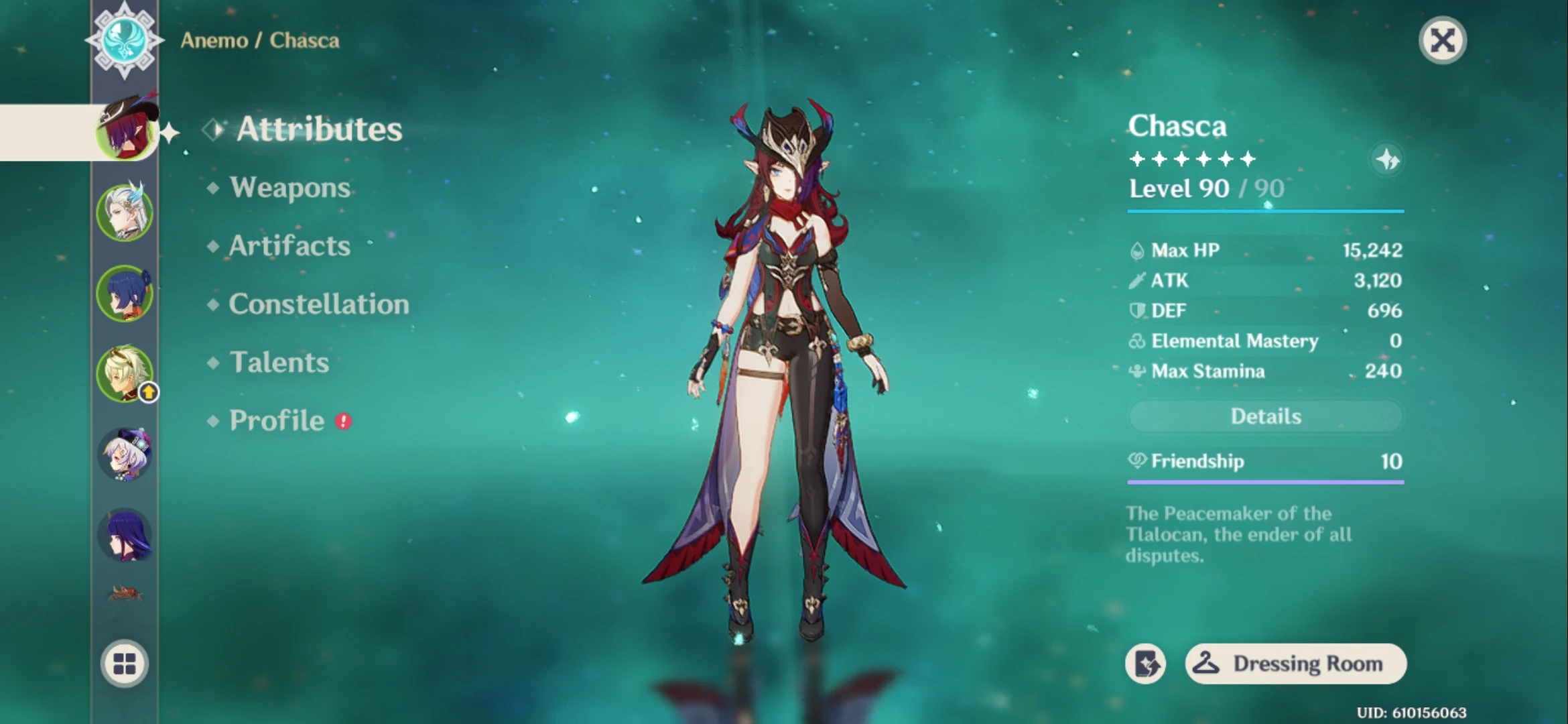Click the Elemental Mastery icon
The width and height of the screenshot is (1568, 724).
(x=1138, y=341)
